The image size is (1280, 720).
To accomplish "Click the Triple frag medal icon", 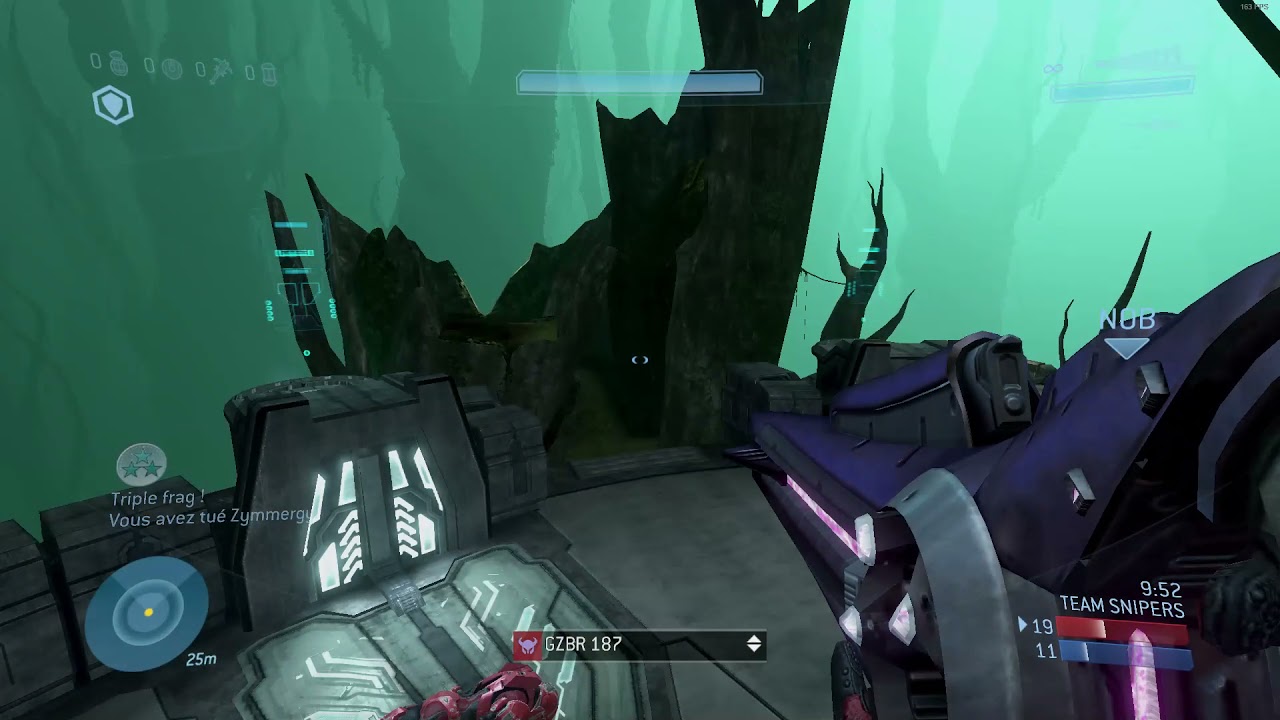I will [141, 465].
